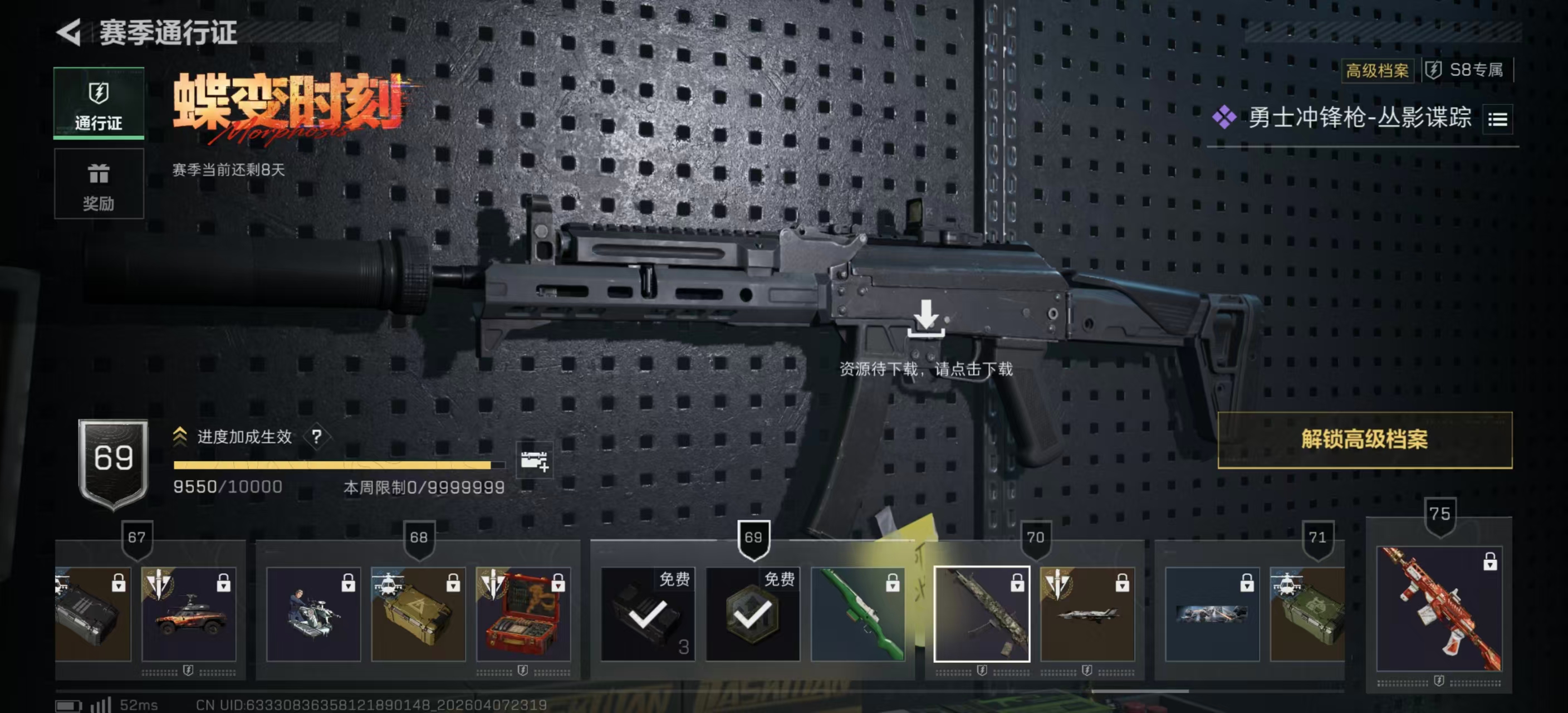Go back using the arrow button
This screenshot has height=713, width=1568.
click(70, 32)
